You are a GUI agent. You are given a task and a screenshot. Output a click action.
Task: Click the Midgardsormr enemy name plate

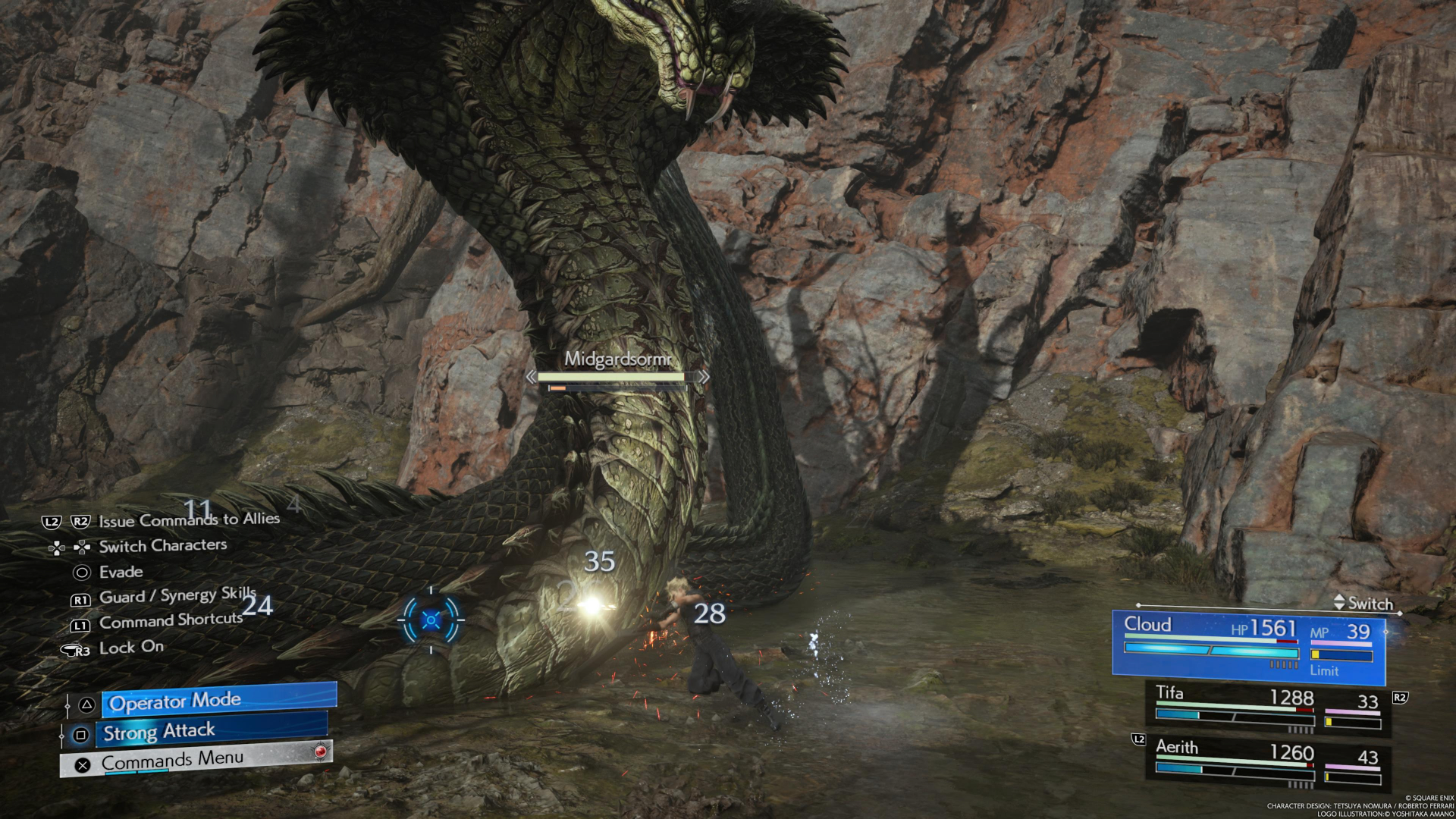(x=617, y=359)
